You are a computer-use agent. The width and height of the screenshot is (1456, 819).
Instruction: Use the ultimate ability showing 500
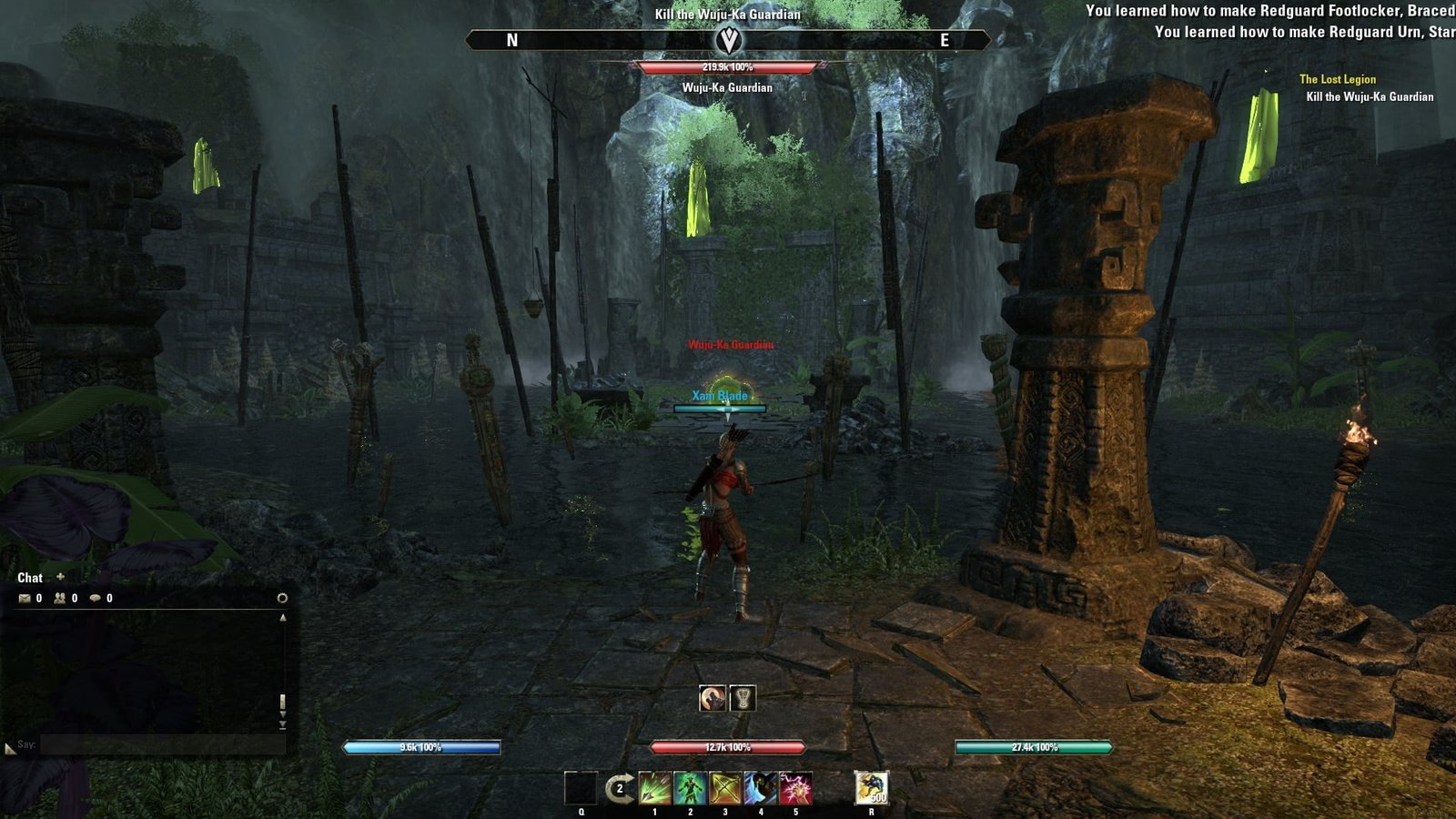[x=872, y=788]
